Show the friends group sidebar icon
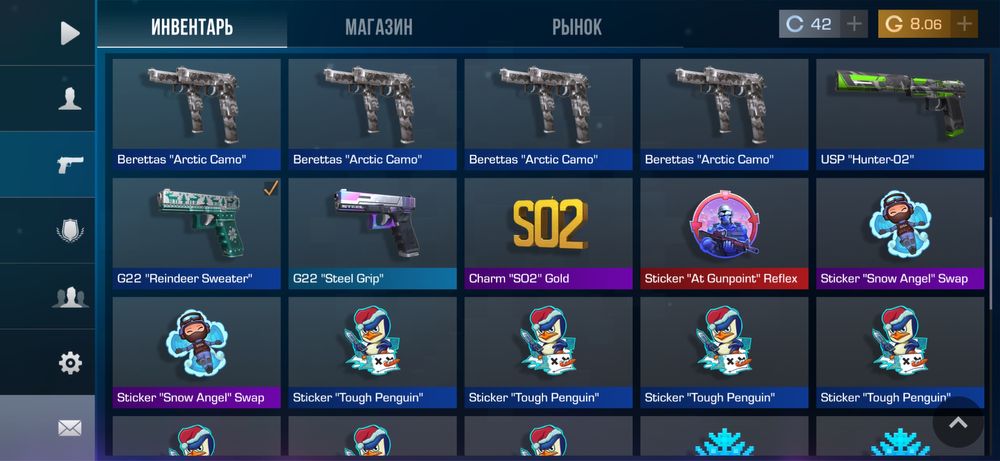 [x=69, y=297]
